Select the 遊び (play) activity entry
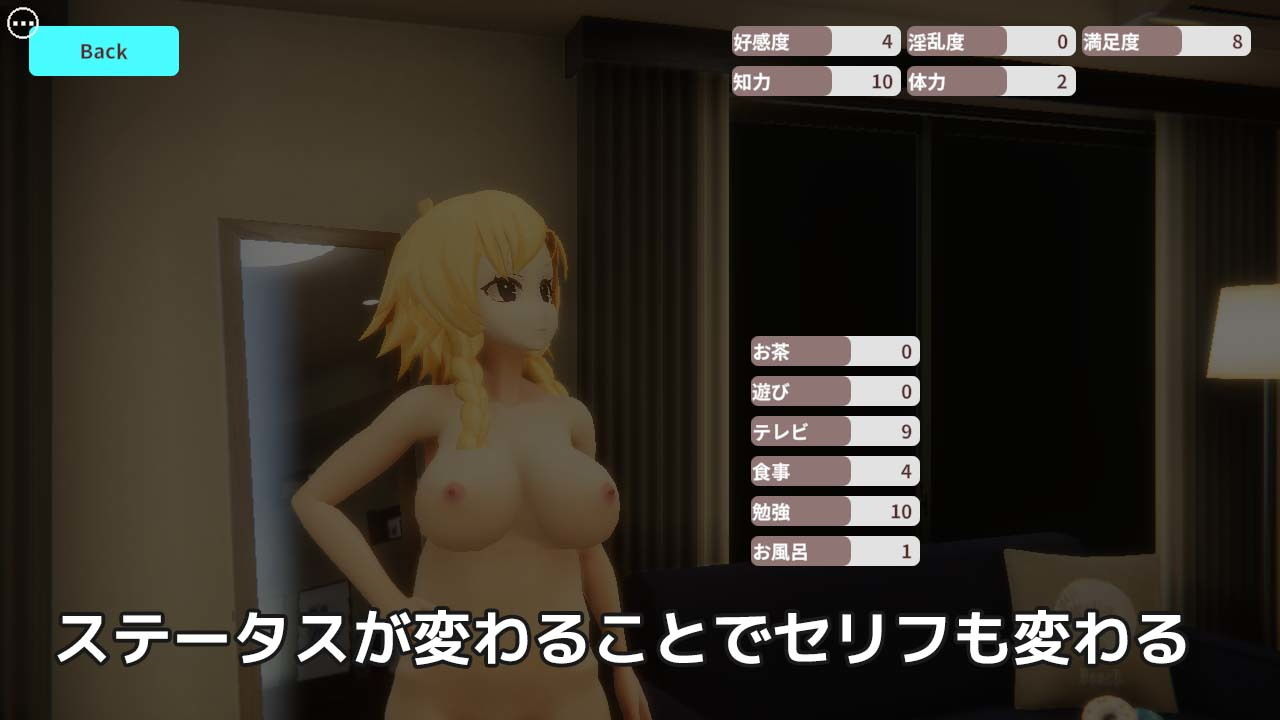 pos(835,391)
